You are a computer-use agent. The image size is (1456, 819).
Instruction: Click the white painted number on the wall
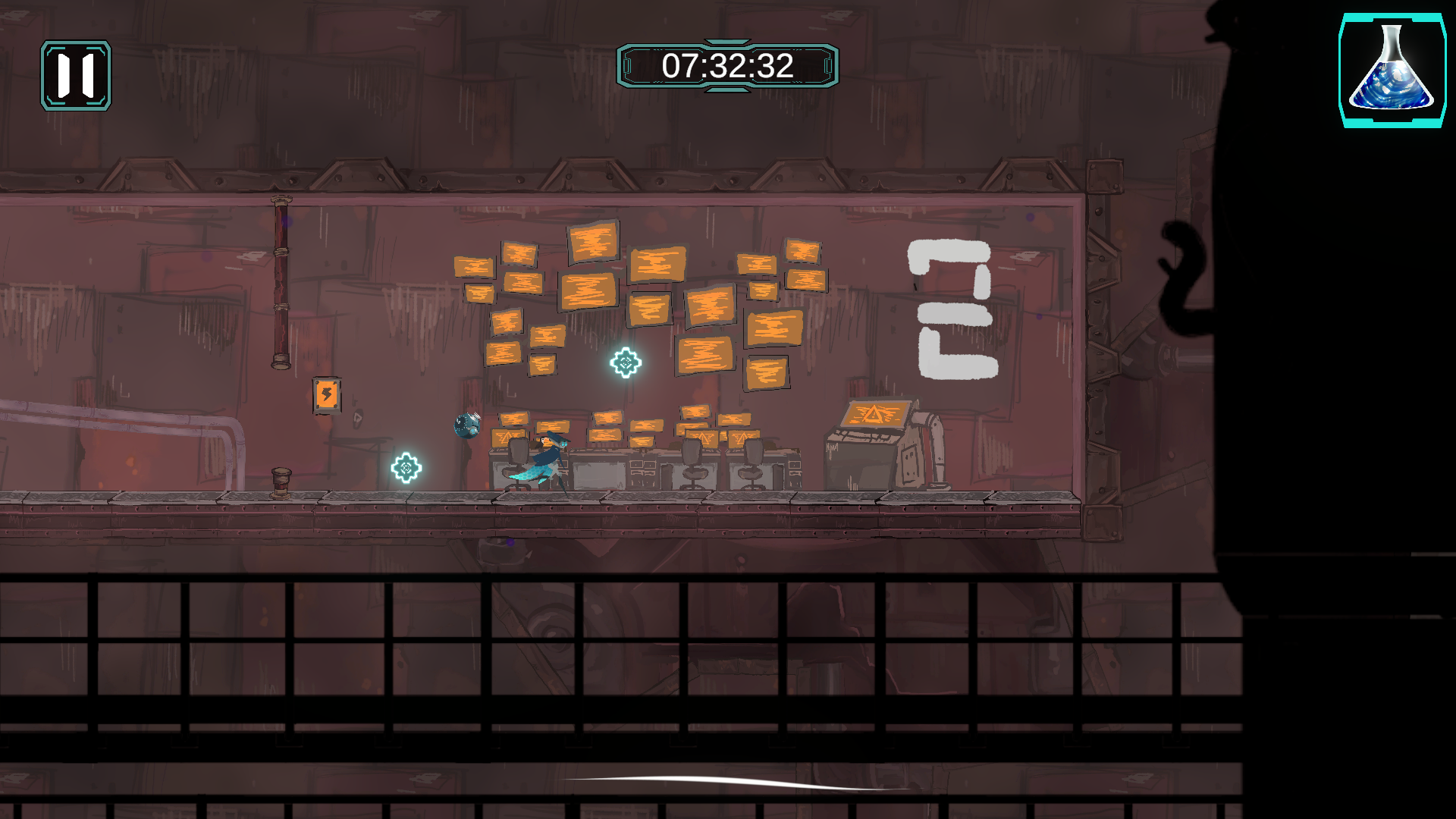[952, 305]
